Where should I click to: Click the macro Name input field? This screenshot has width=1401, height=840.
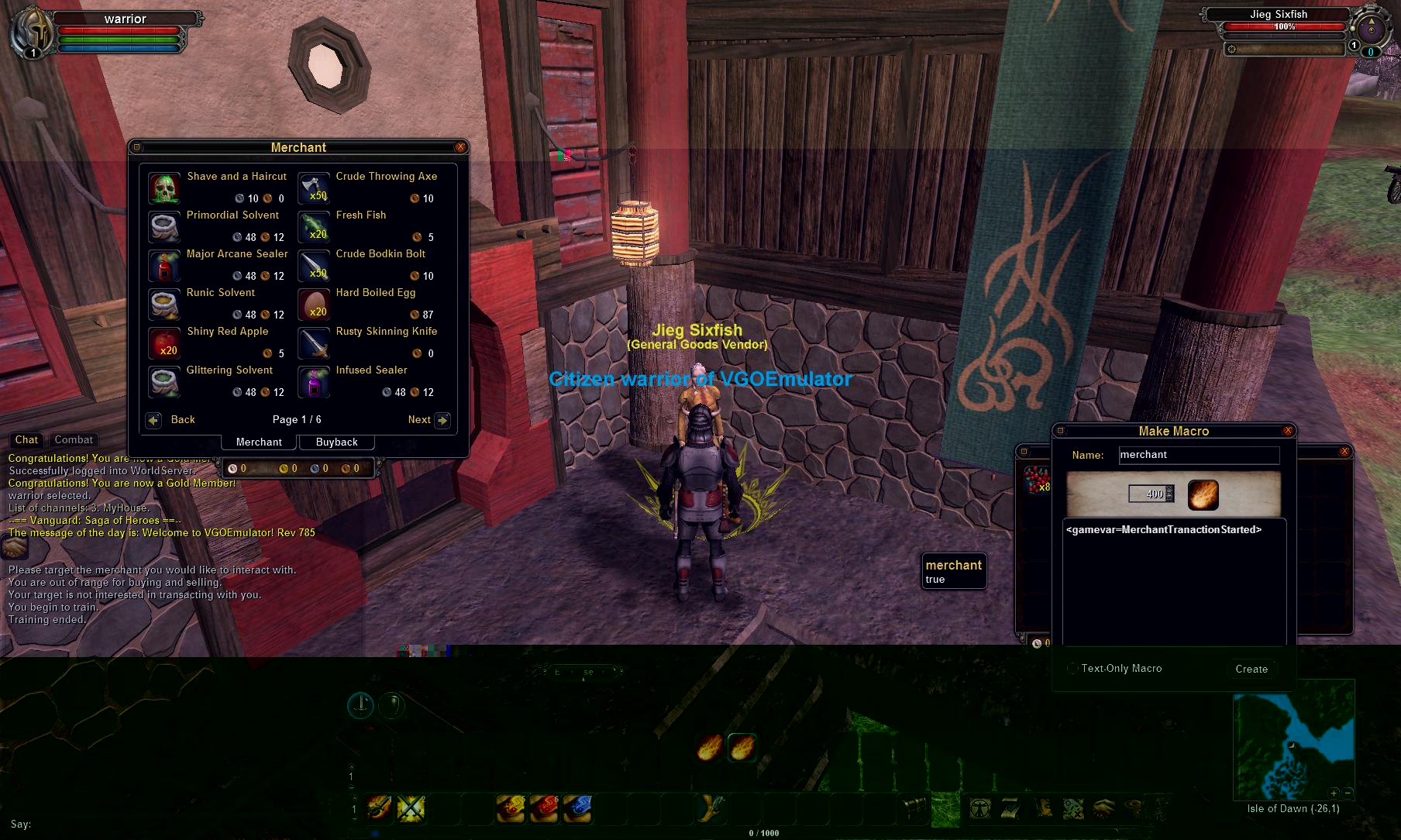coord(1198,455)
